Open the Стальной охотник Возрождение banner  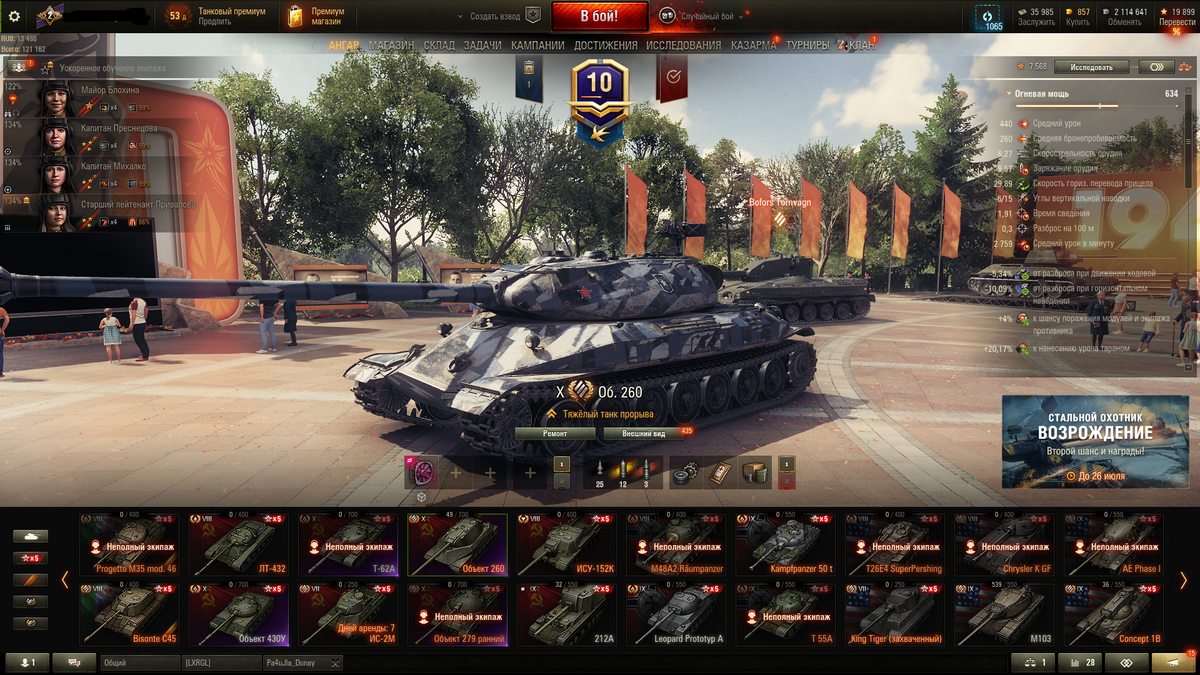[1097, 441]
